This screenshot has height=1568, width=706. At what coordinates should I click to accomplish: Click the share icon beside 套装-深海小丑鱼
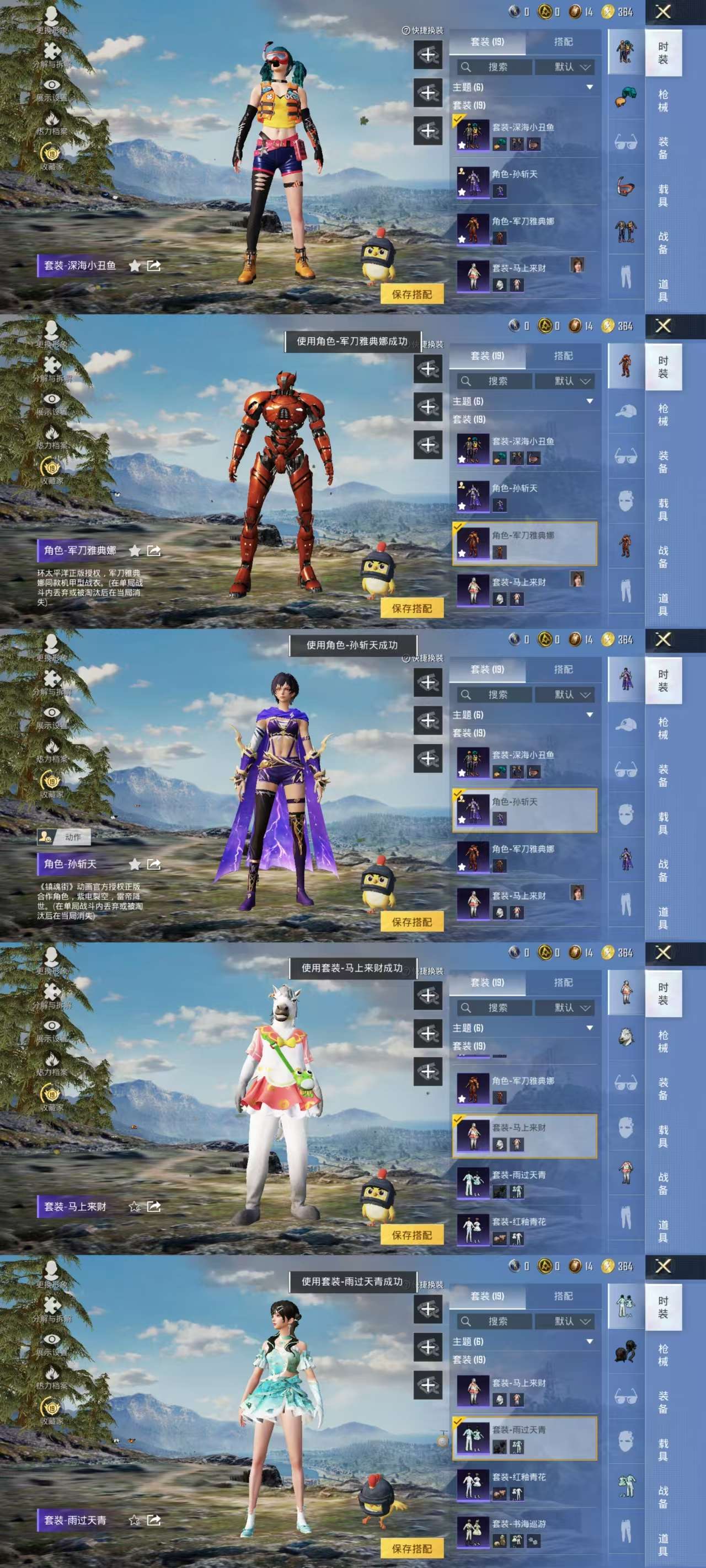[155, 266]
